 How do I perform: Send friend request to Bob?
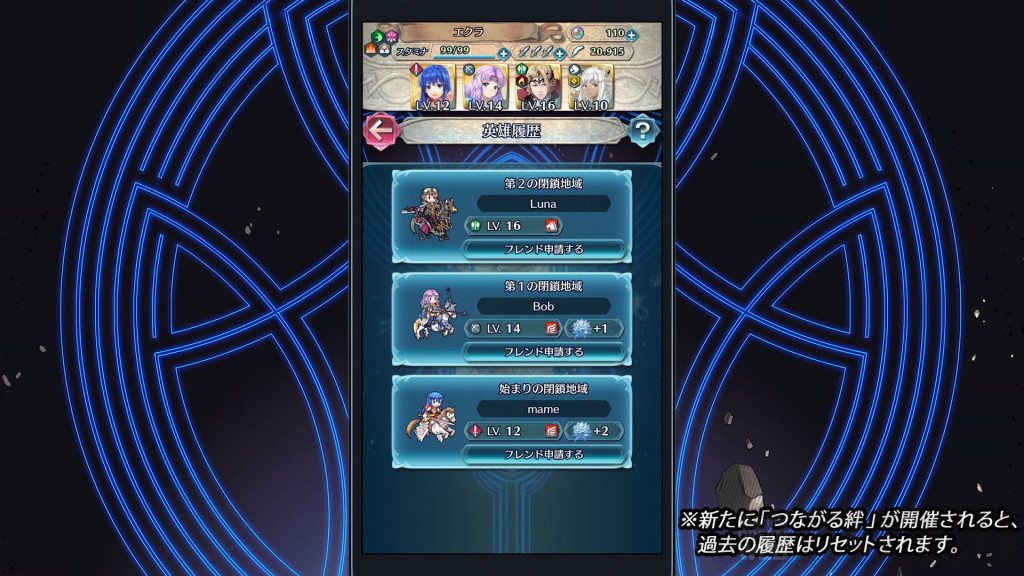click(544, 351)
